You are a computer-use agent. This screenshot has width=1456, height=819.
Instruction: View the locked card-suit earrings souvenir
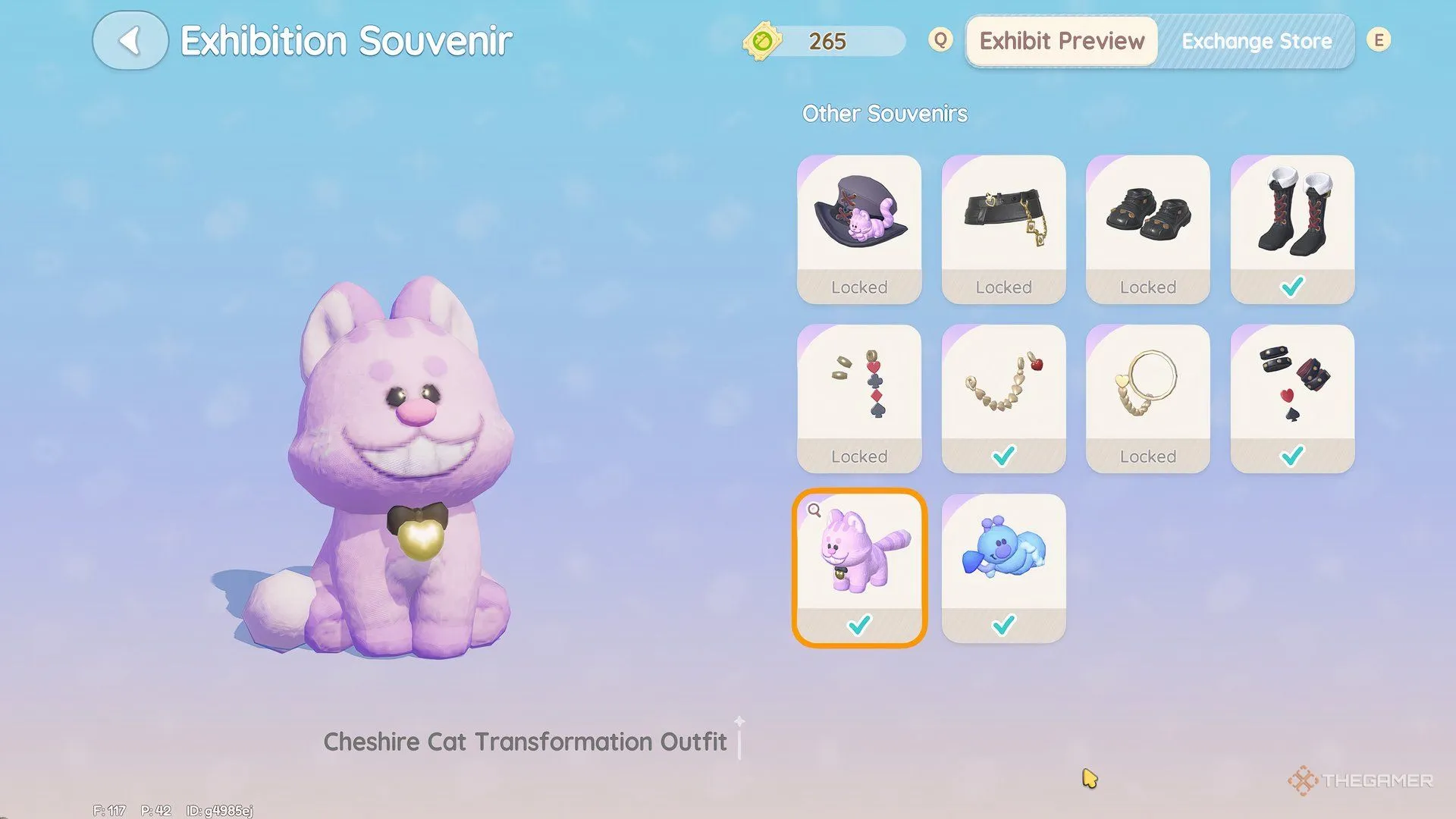(859, 398)
